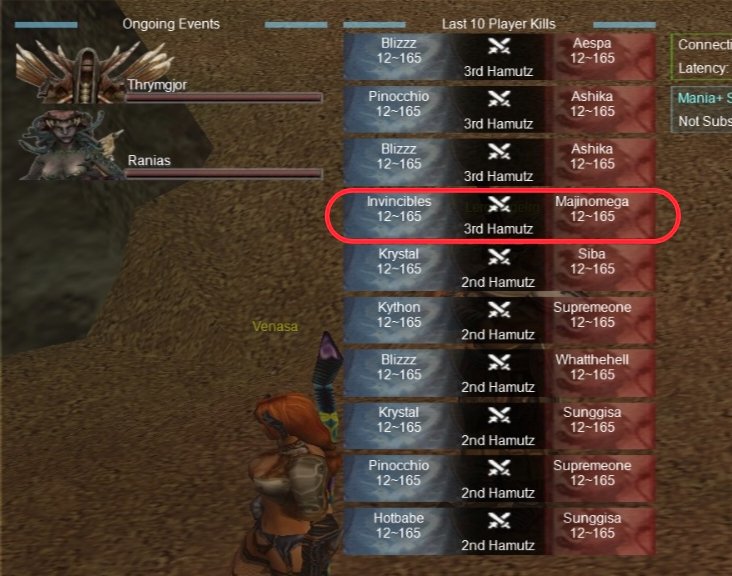Select the Blizzz versus Whatthehell kill entry
732x576 pixels.
tap(499, 373)
